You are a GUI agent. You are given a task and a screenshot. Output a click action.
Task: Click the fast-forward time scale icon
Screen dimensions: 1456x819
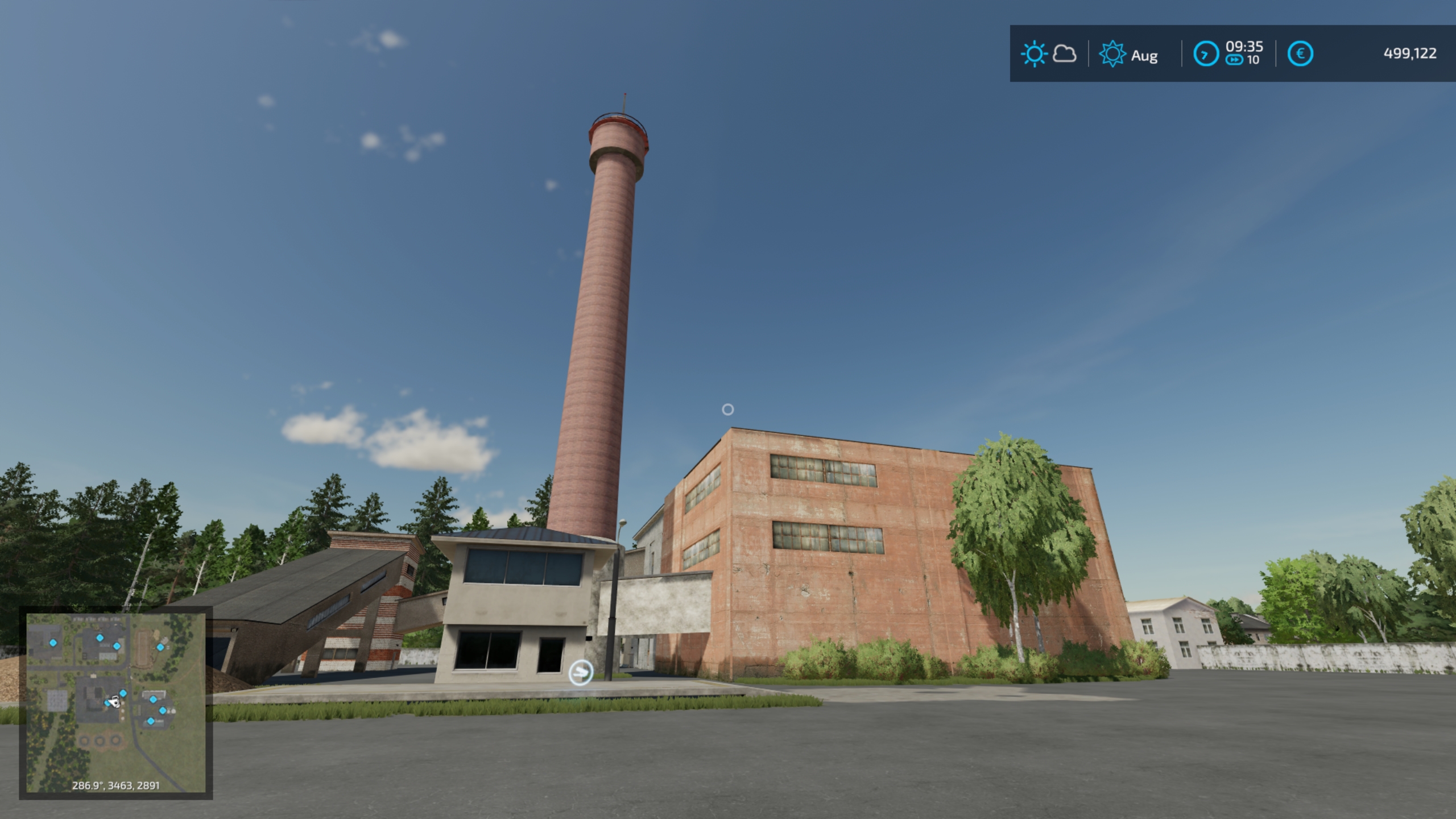pyautogui.click(x=1234, y=60)
